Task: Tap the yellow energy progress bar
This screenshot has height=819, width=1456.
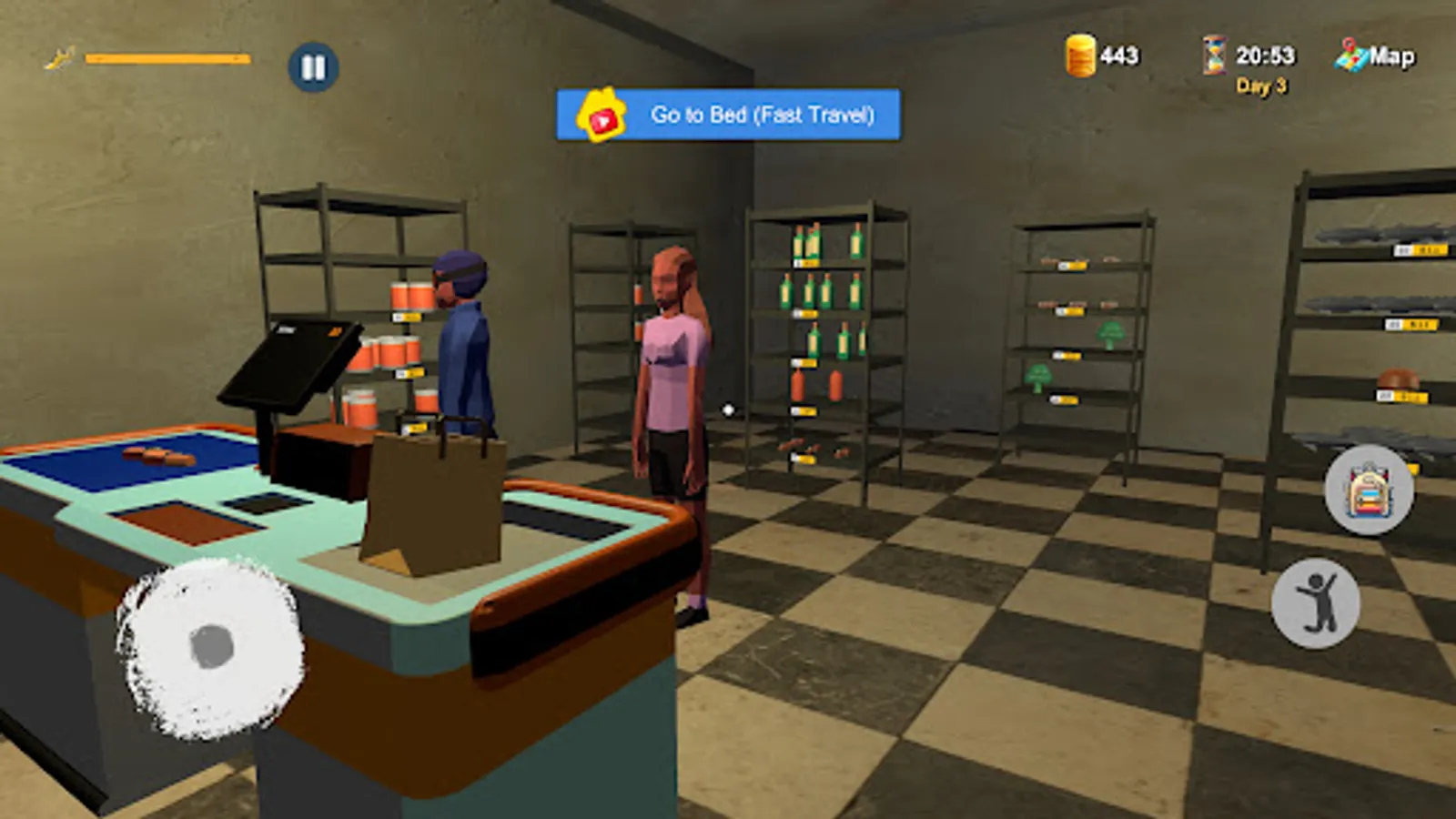Action: coord(164,56)
